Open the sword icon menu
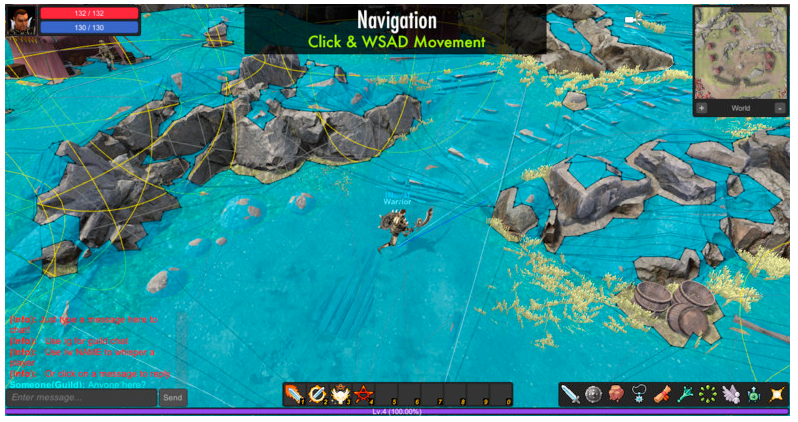The image size is (798, 422). pos(570,394)
